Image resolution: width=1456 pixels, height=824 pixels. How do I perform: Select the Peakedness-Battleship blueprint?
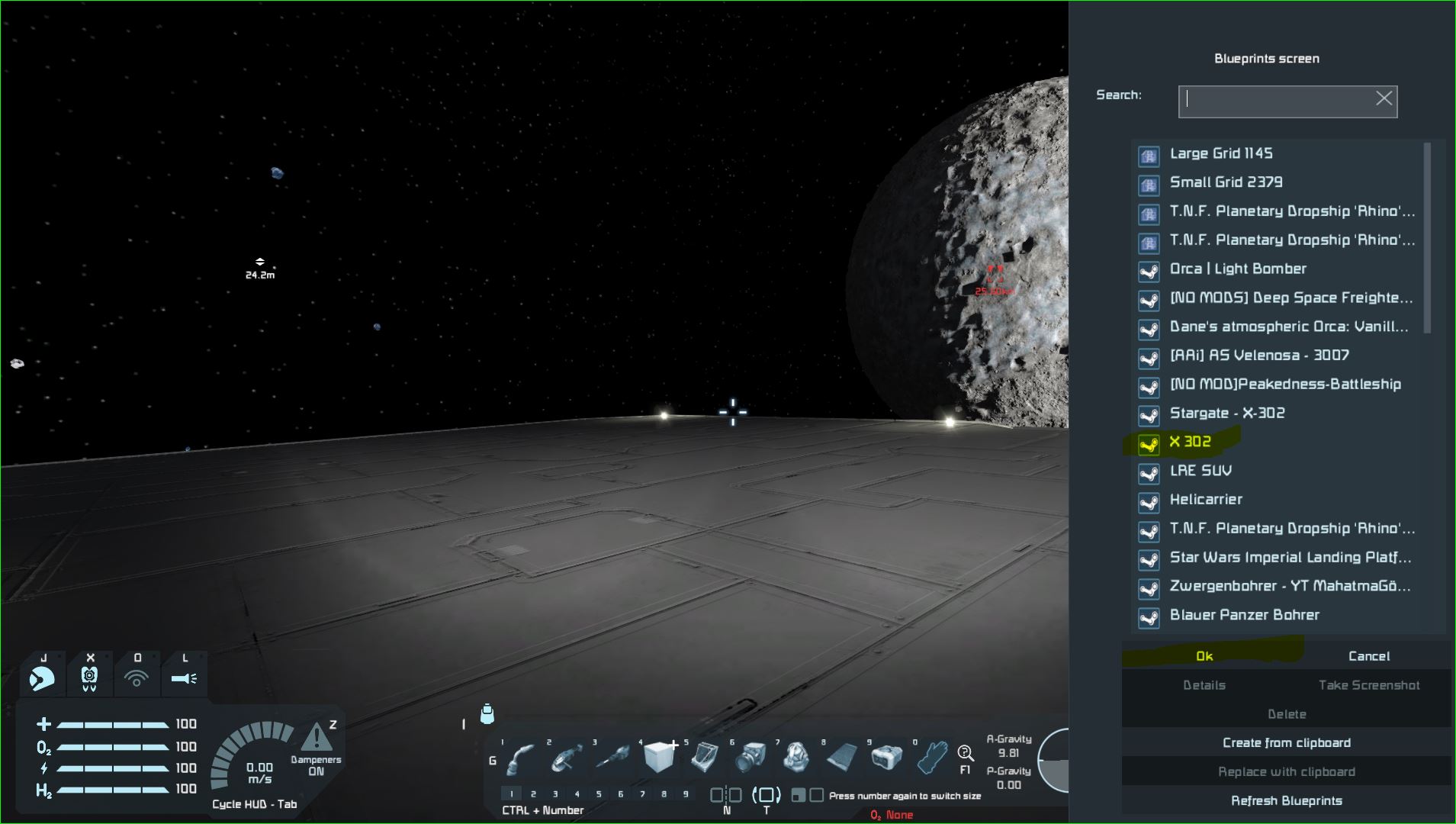click(1284, 385)
